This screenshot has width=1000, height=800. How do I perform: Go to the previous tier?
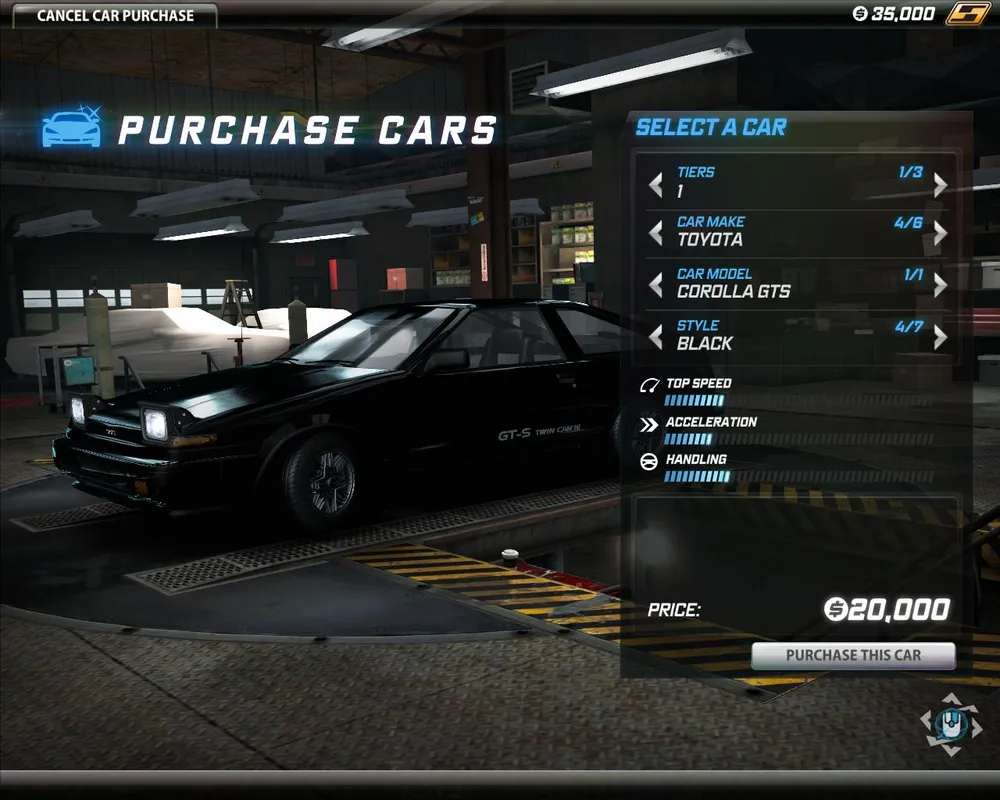[656, 184]
